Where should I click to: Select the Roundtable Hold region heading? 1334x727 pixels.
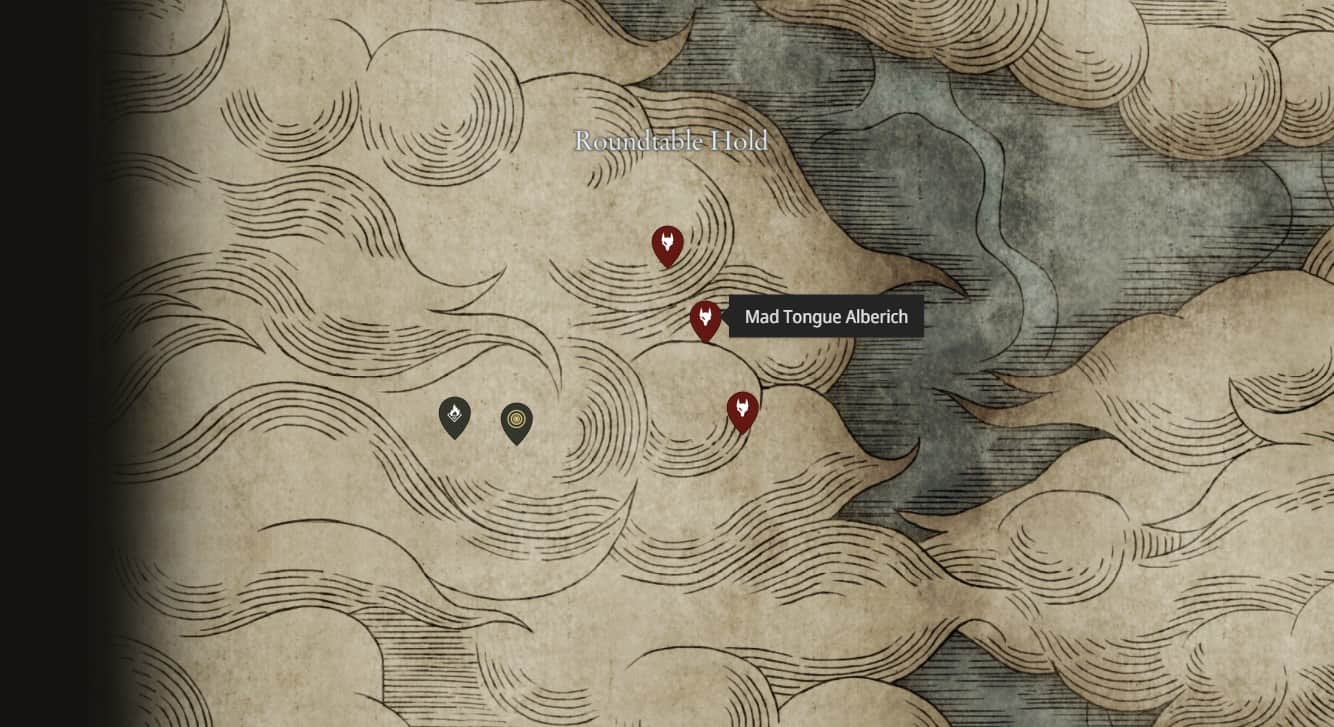pyautogui.click(x=668, y=142)
